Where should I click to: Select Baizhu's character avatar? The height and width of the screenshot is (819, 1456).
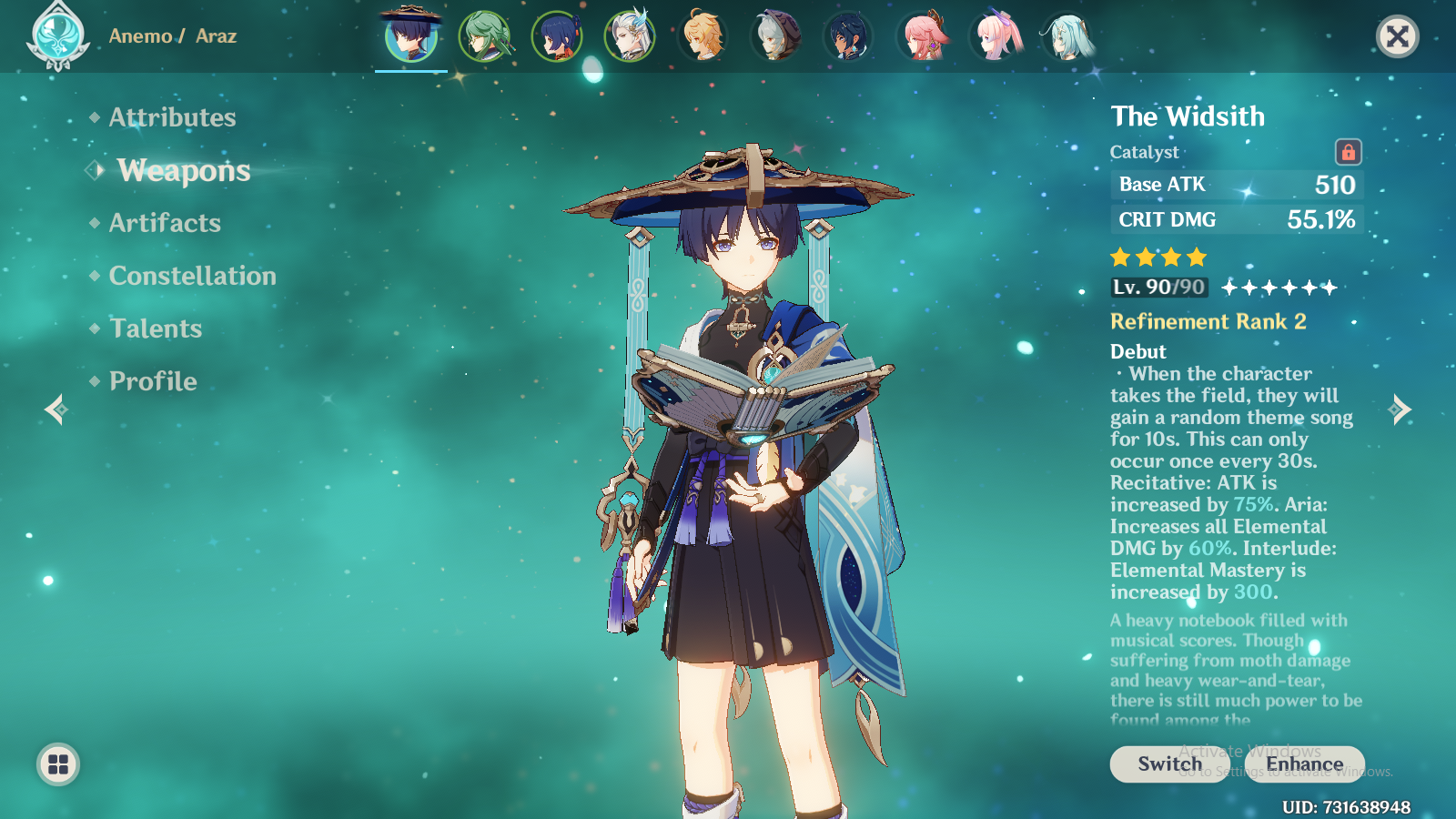point(484,36)
